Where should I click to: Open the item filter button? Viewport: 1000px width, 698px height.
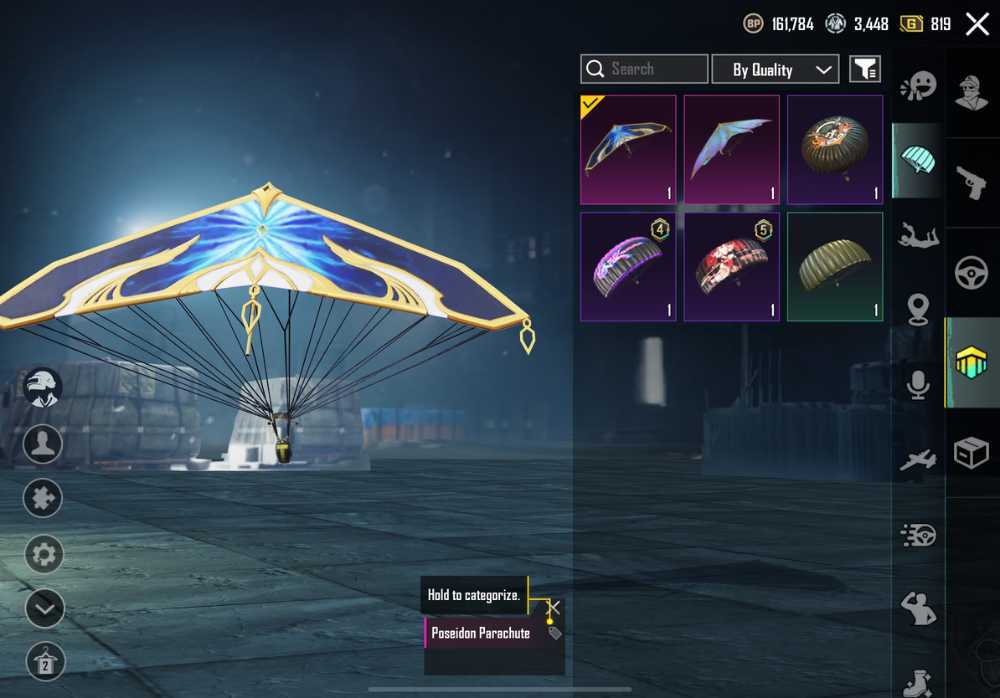point(865,69)
